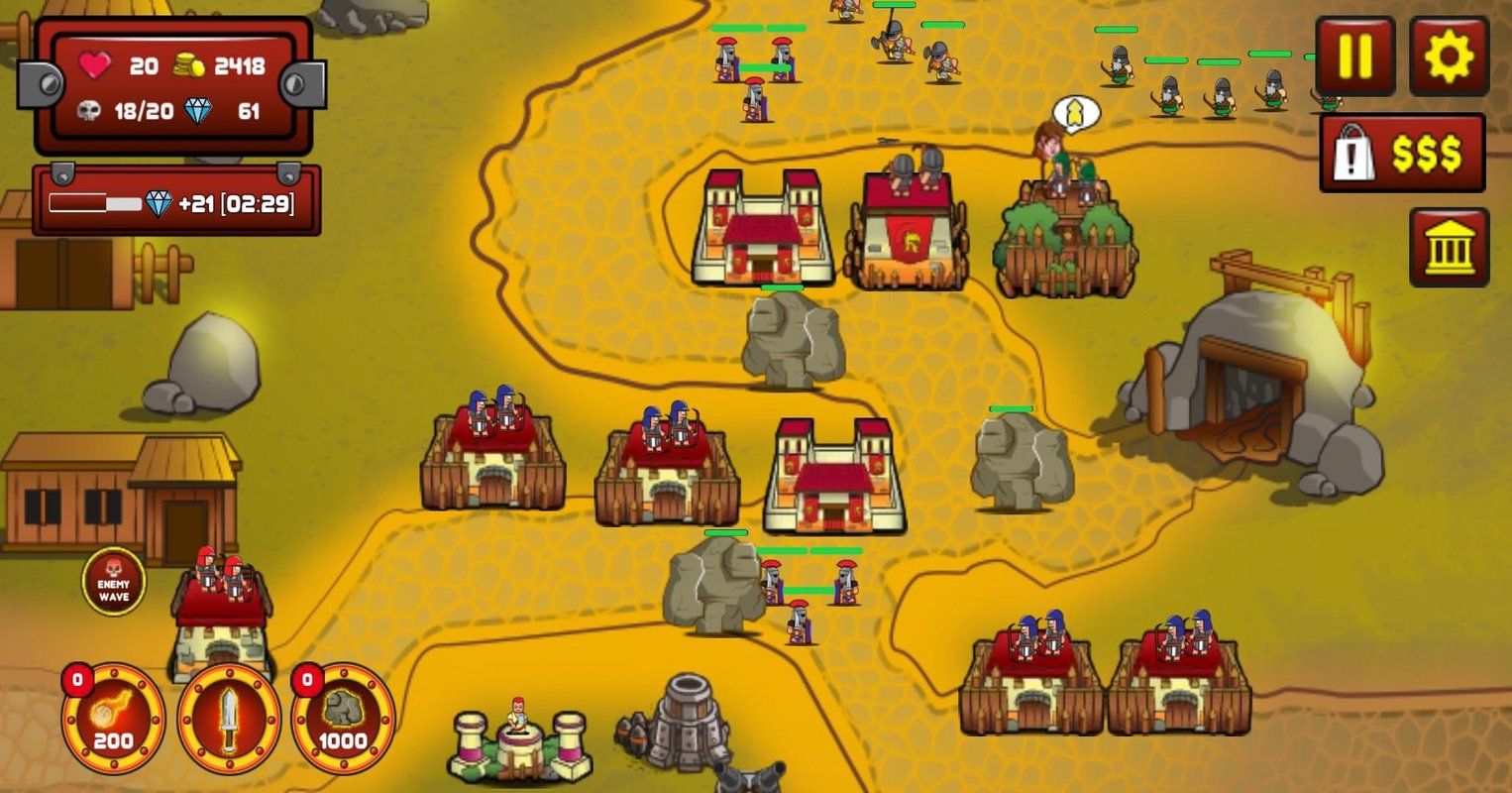This screenshot has width=1512, height=793.
Task: Open the gear settings menu
Action: pyautogui.click(x=1449, y=57)
